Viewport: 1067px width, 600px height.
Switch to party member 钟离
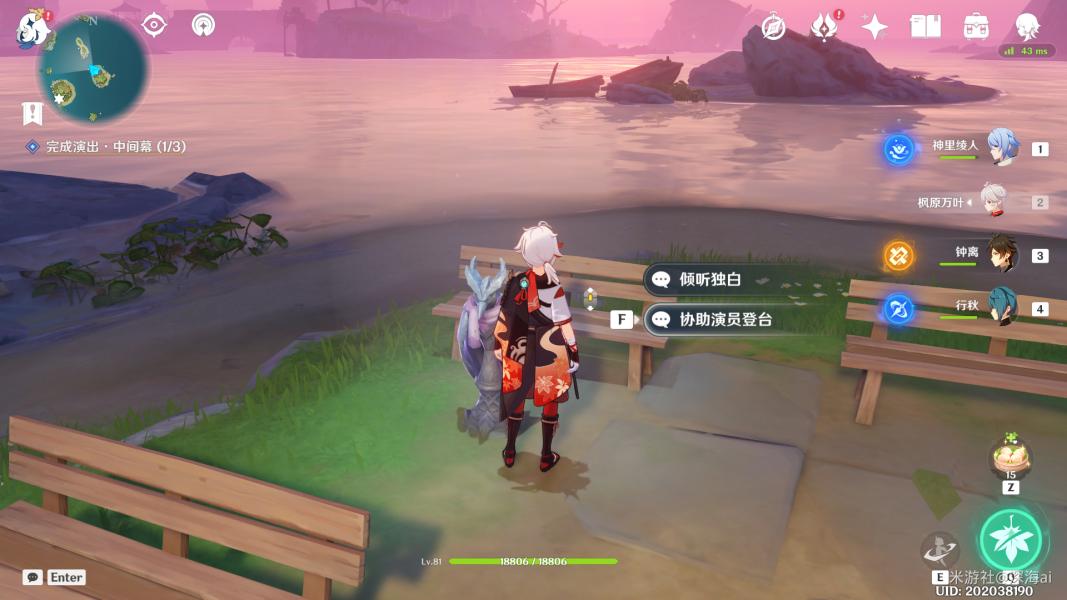(x=1002, y=254)
